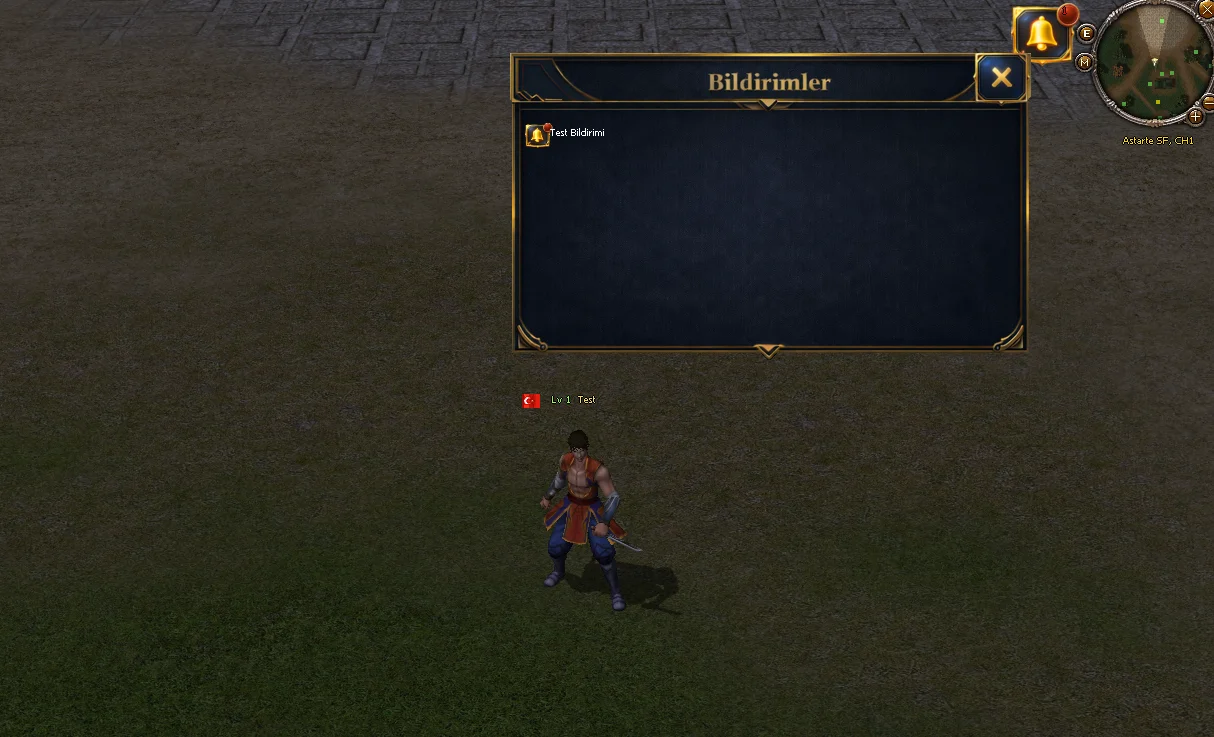1214x737 pixels.
Task: Zoom out the minimap with minus button
Action: coord(1208,101)
